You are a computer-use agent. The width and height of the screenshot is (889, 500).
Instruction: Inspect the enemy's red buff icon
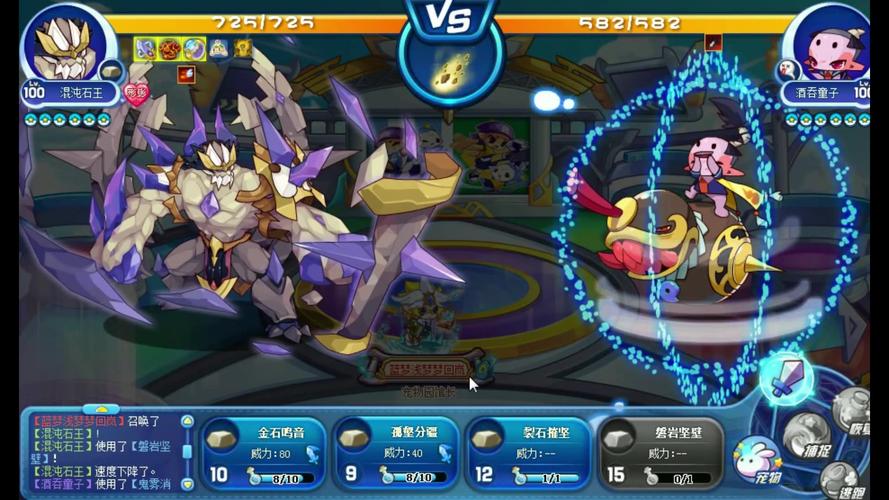pos(713,42)
